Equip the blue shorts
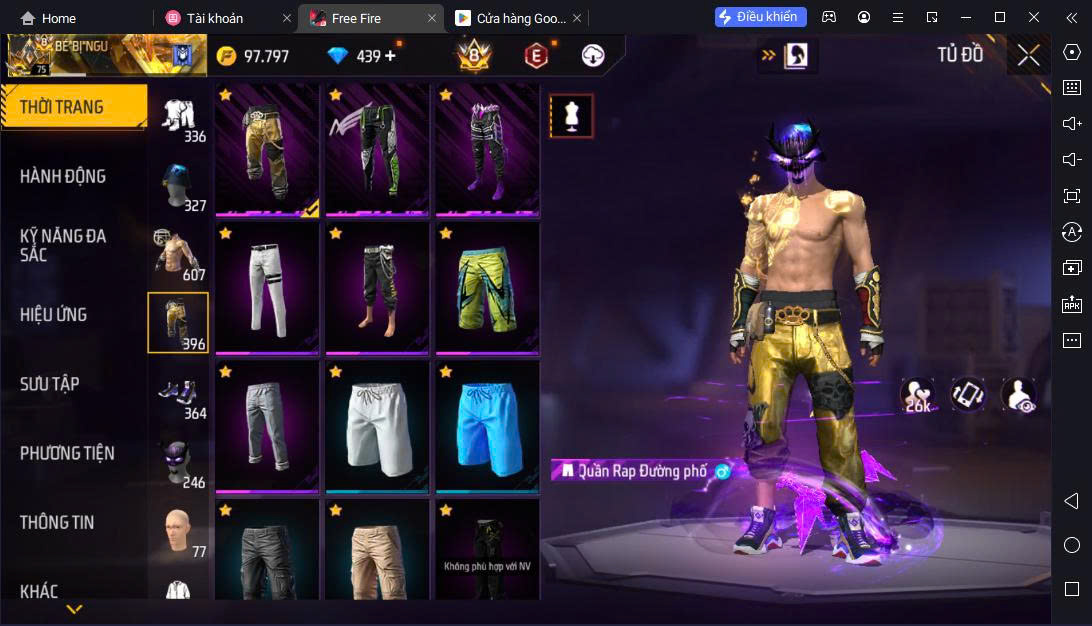This screenshot has height=626, width=1092. (x=487, y=426)
